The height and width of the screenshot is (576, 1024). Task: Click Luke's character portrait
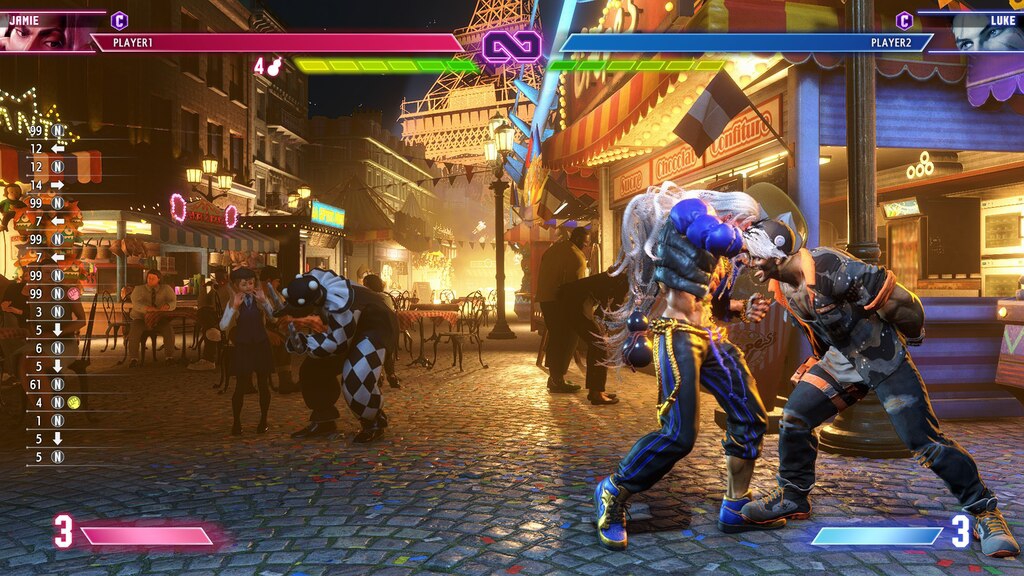pyautogui.click(x=985, y=33)
